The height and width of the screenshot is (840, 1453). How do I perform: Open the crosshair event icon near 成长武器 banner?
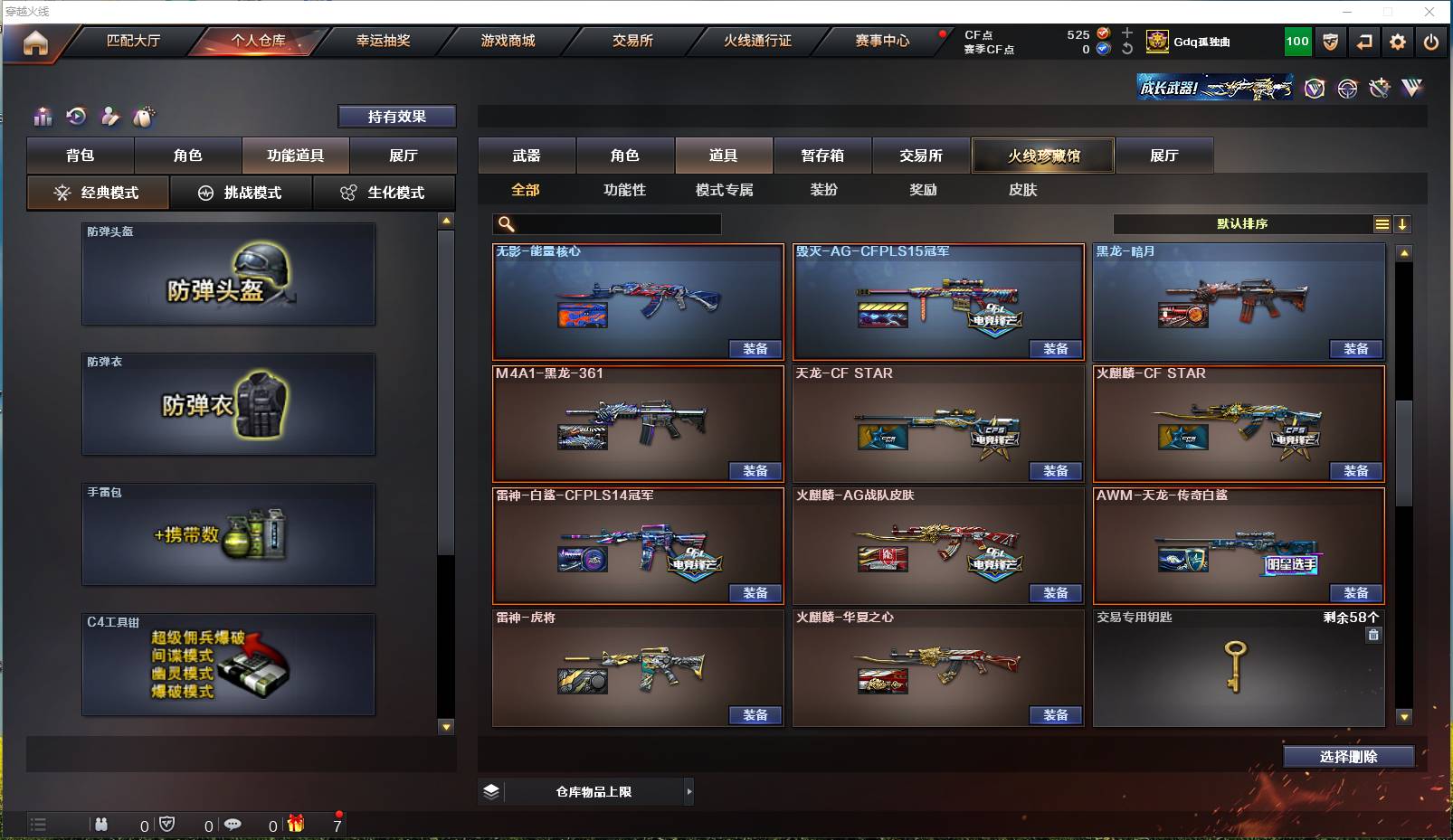(1347, 89)
